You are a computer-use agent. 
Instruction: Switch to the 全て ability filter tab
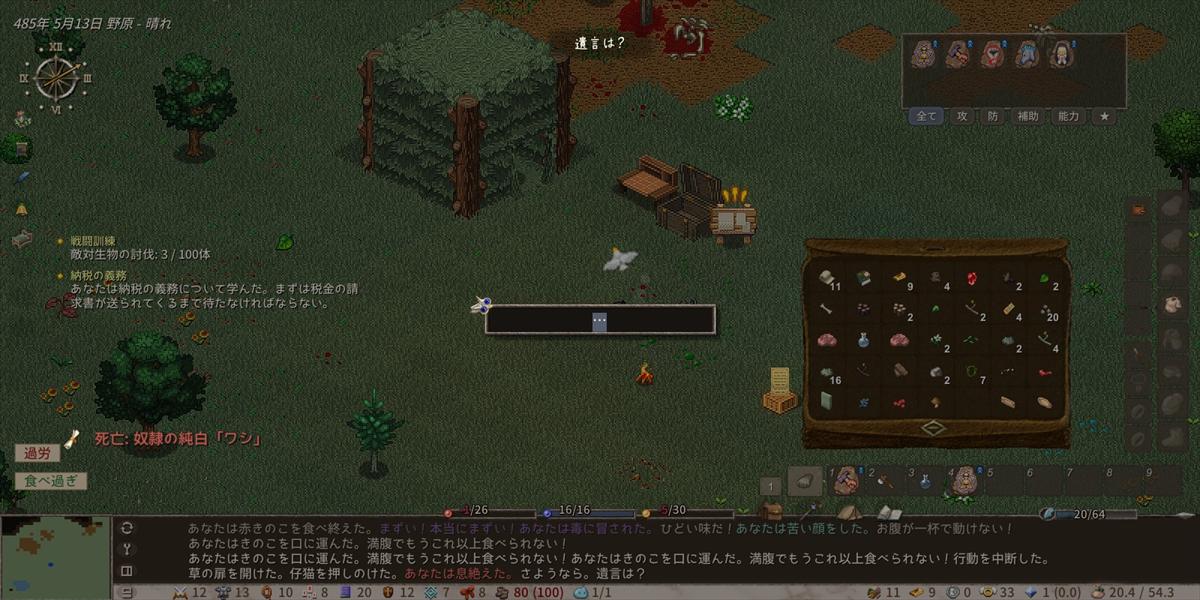pyautogui.click(x=927, y=116)
